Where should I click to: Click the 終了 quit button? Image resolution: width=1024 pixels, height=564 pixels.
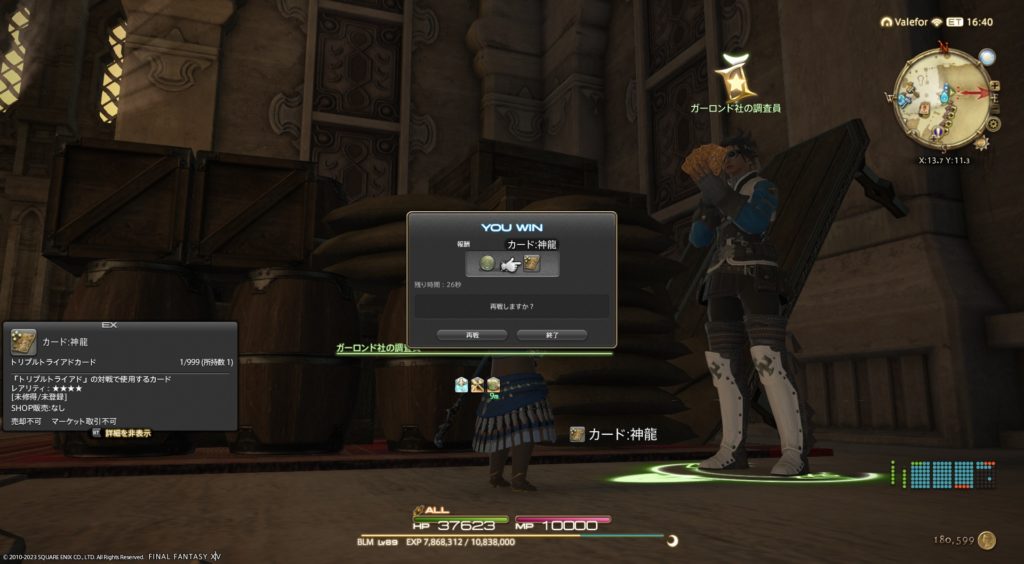point(551,335)
